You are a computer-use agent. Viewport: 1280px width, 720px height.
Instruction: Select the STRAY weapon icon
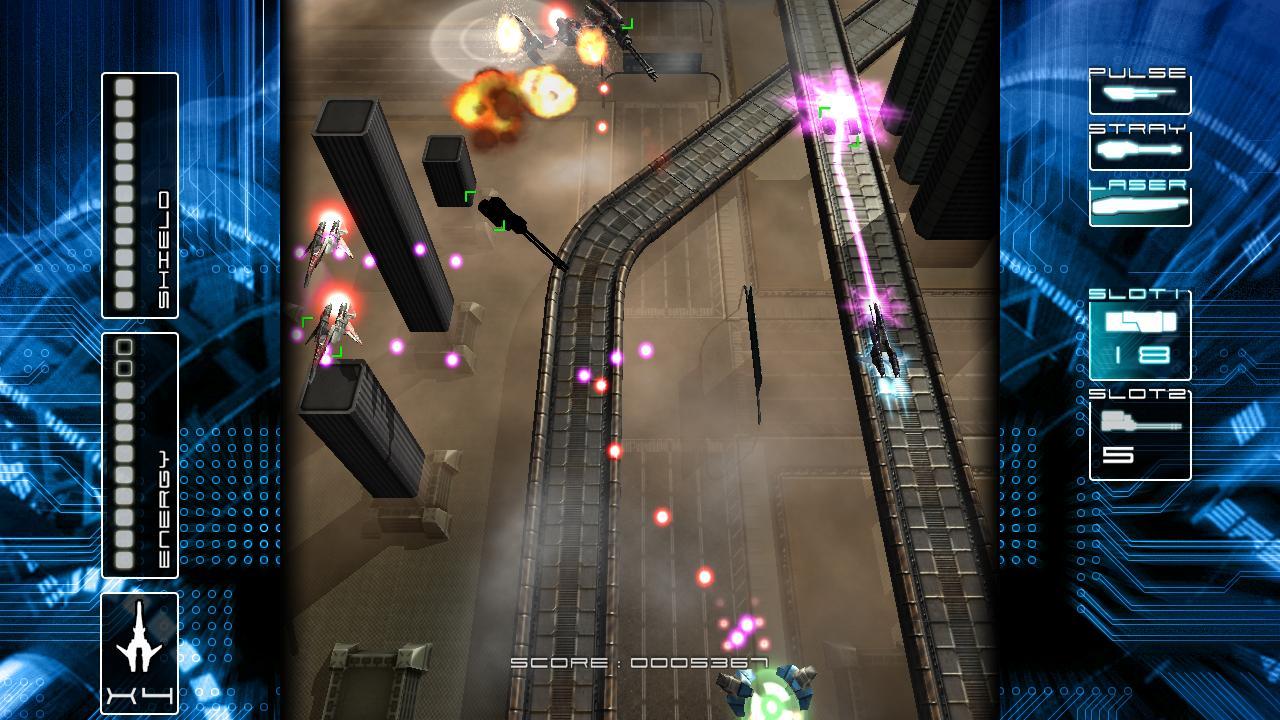(1140, 148)
